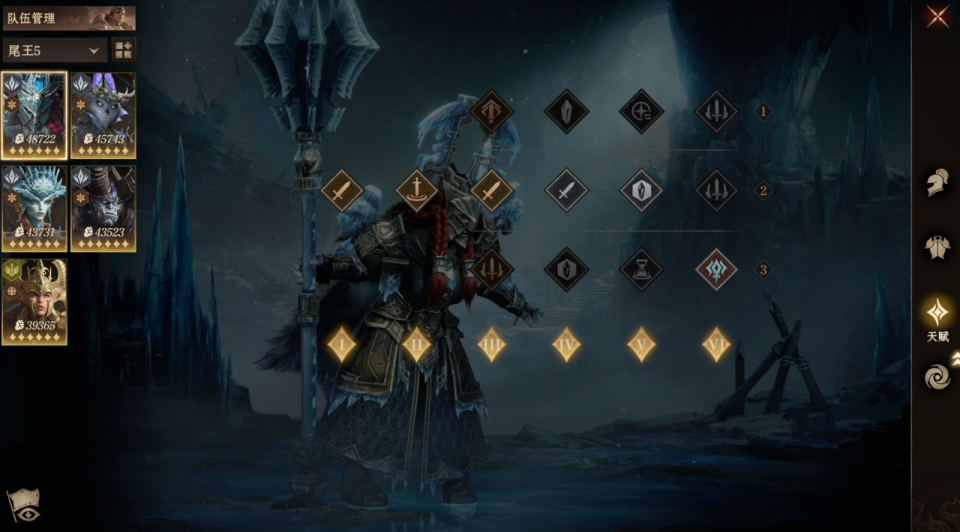The width and height of the screenshot is (960, 532).
Task: Close the talent screen with the X
Action: 937,16
